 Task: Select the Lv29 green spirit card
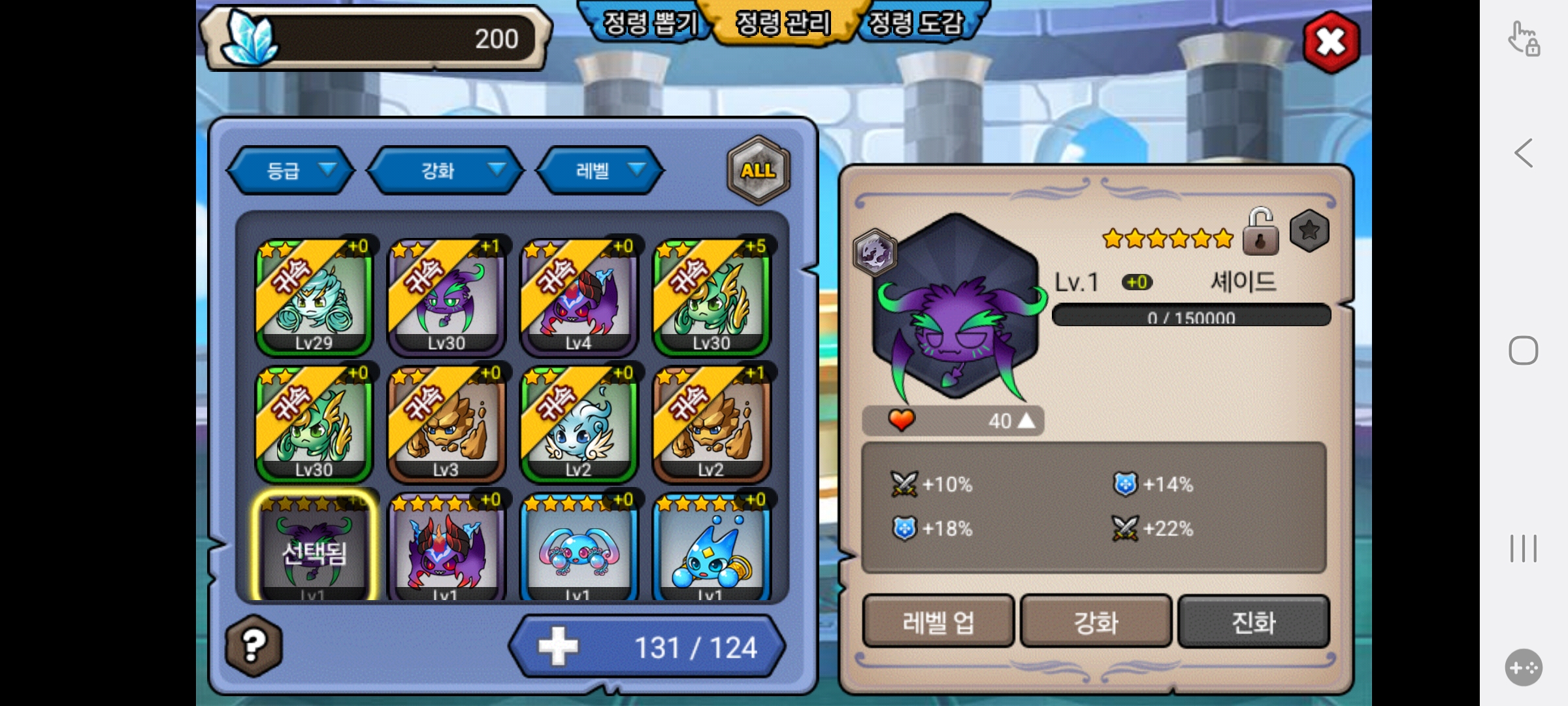pos(314,297)
